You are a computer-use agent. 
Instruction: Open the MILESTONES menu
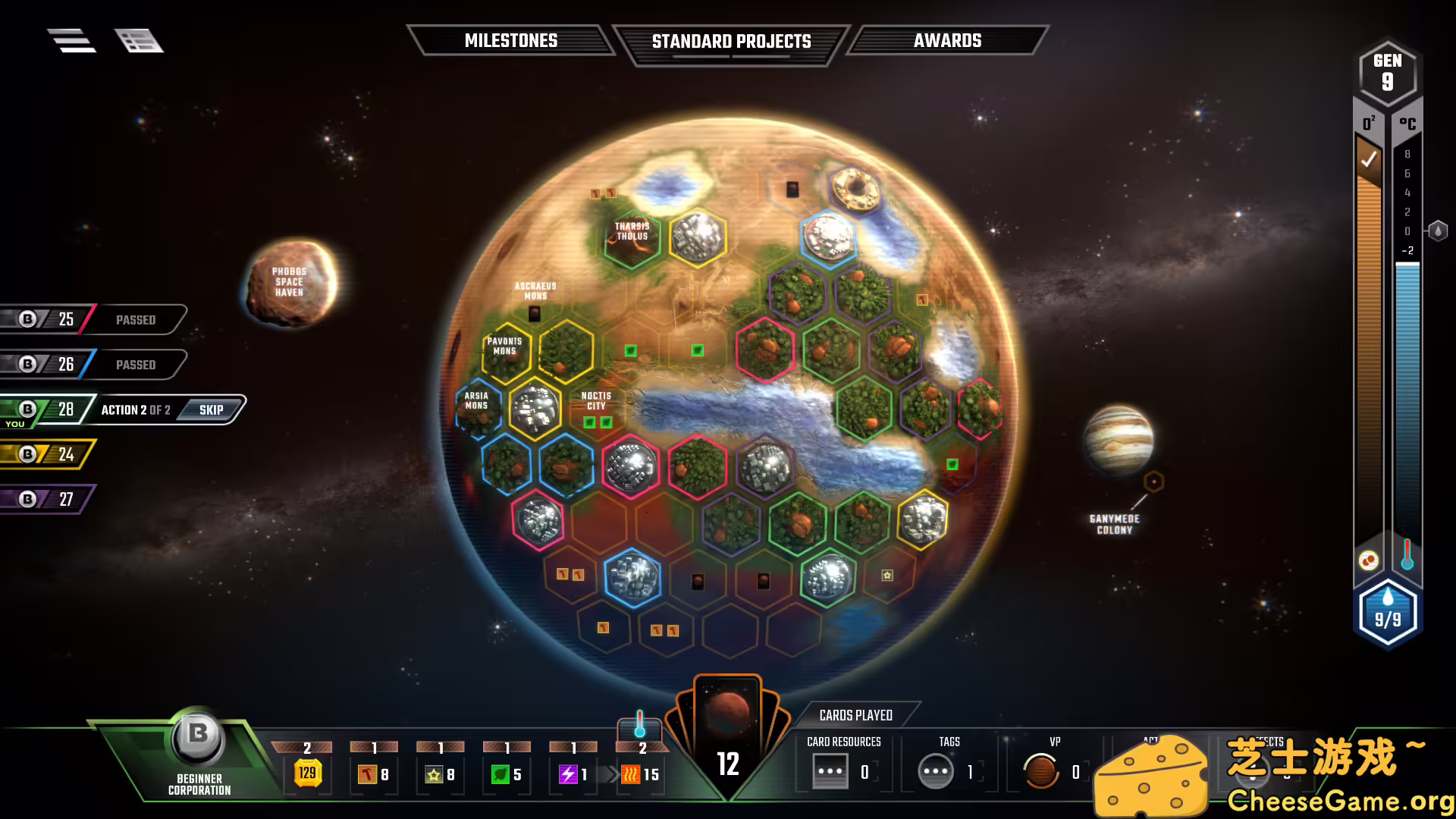[512, 41]
